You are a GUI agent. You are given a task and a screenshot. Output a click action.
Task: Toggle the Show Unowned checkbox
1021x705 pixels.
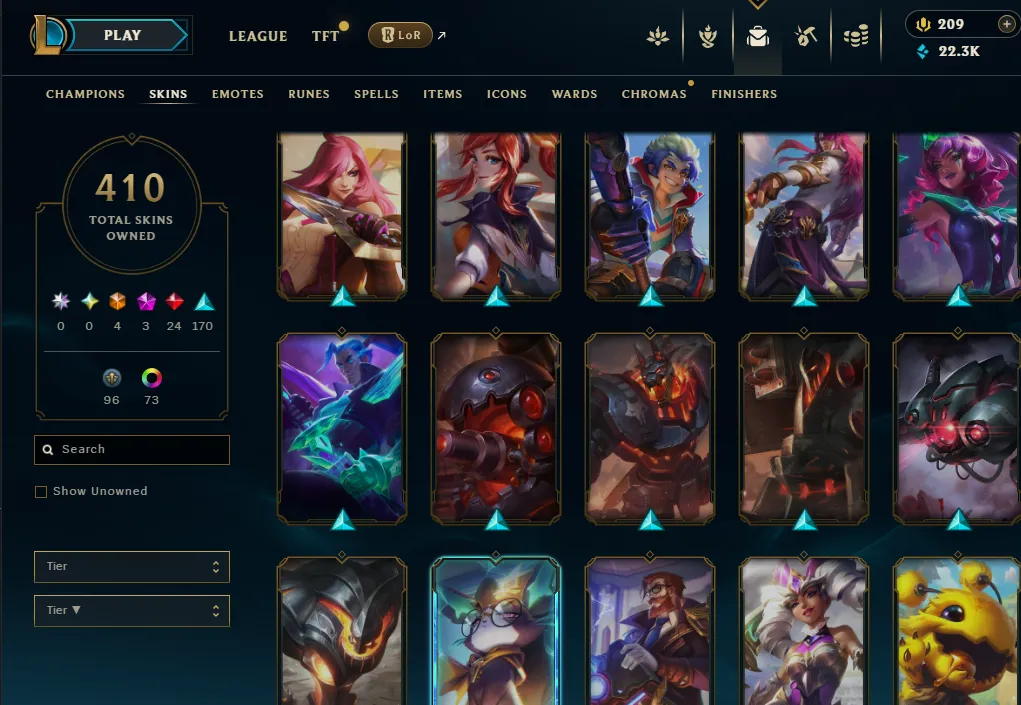pyautogui.click(x=41, y=492)
